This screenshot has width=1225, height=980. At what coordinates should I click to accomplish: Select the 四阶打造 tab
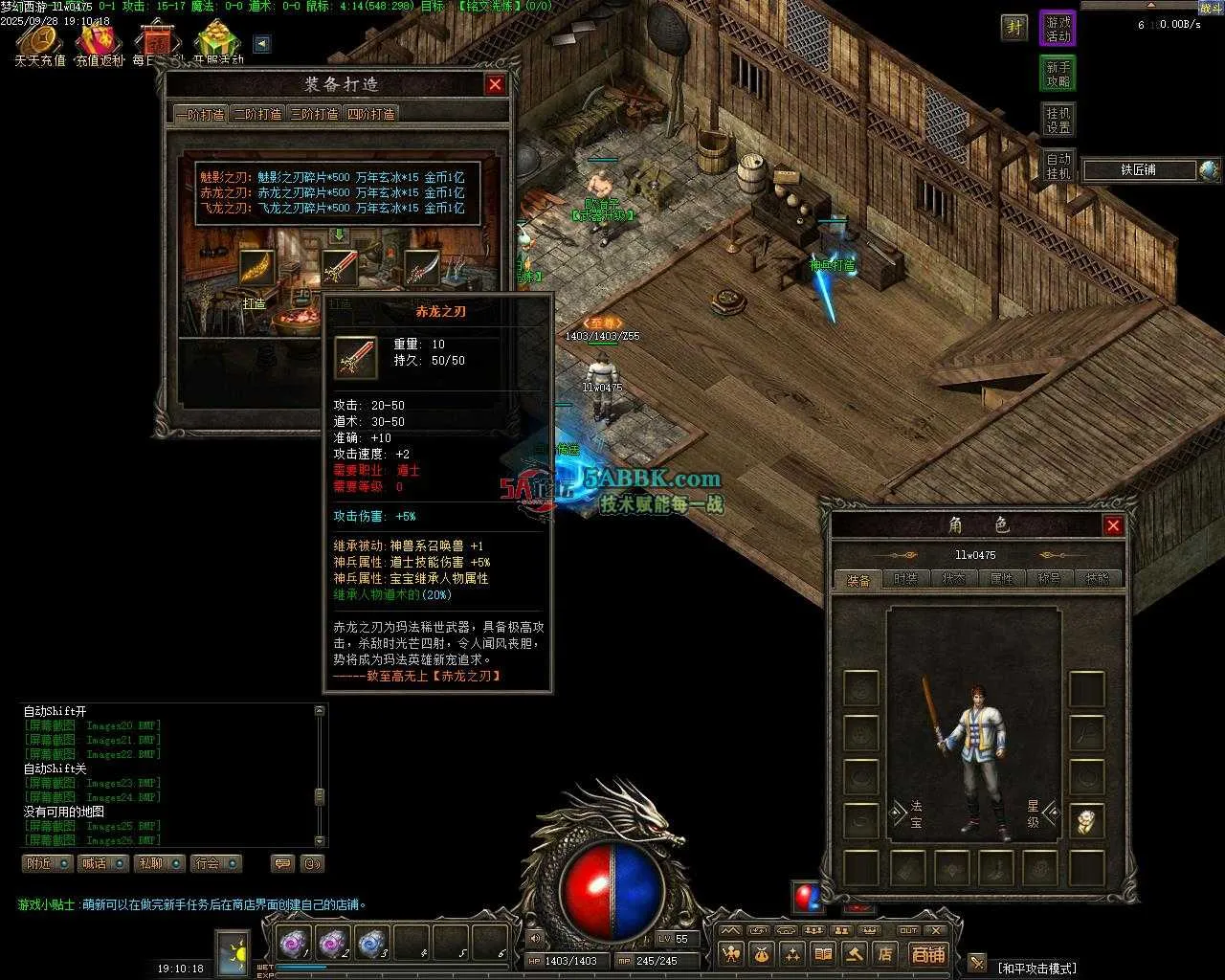[370, 114]
